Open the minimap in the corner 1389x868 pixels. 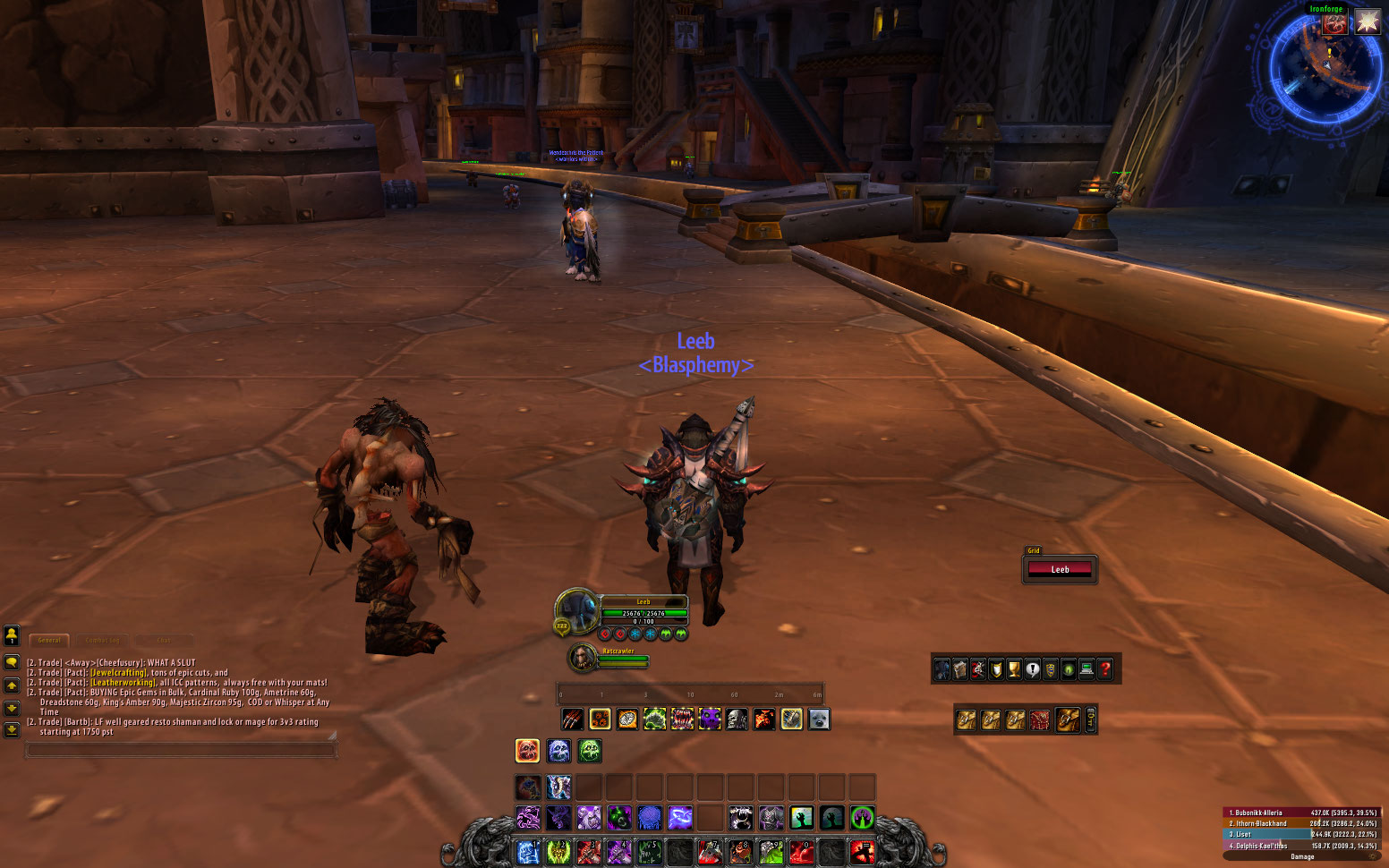[1325, 67]
